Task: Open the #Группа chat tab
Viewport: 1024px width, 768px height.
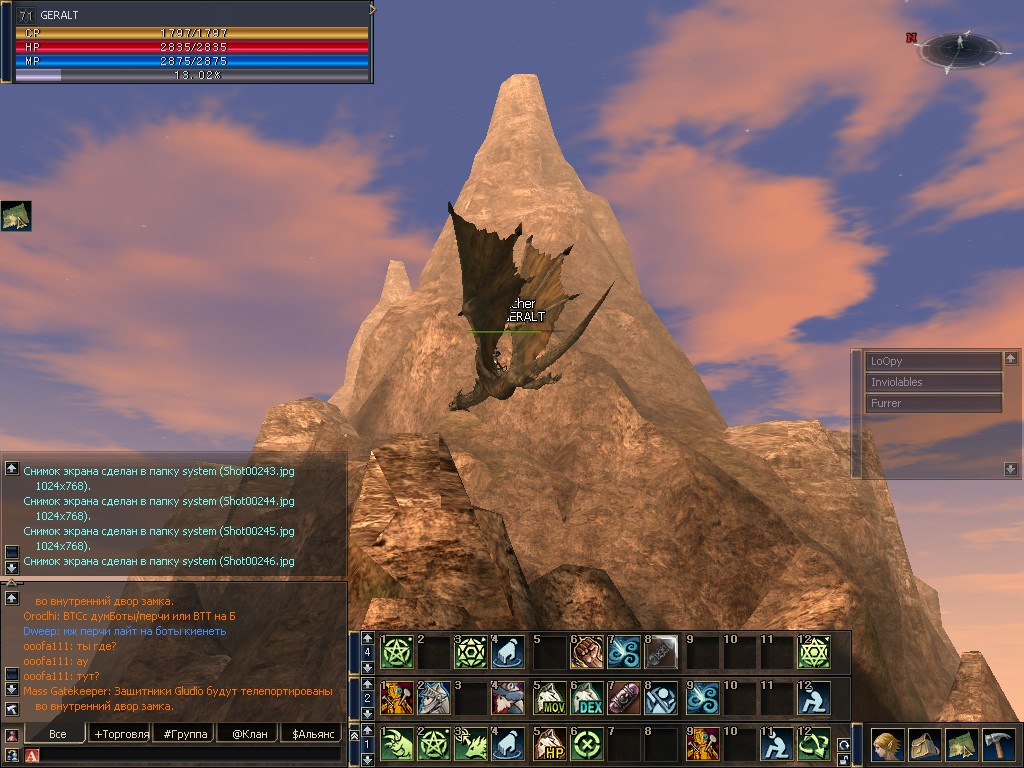Action: click(185, 734)
